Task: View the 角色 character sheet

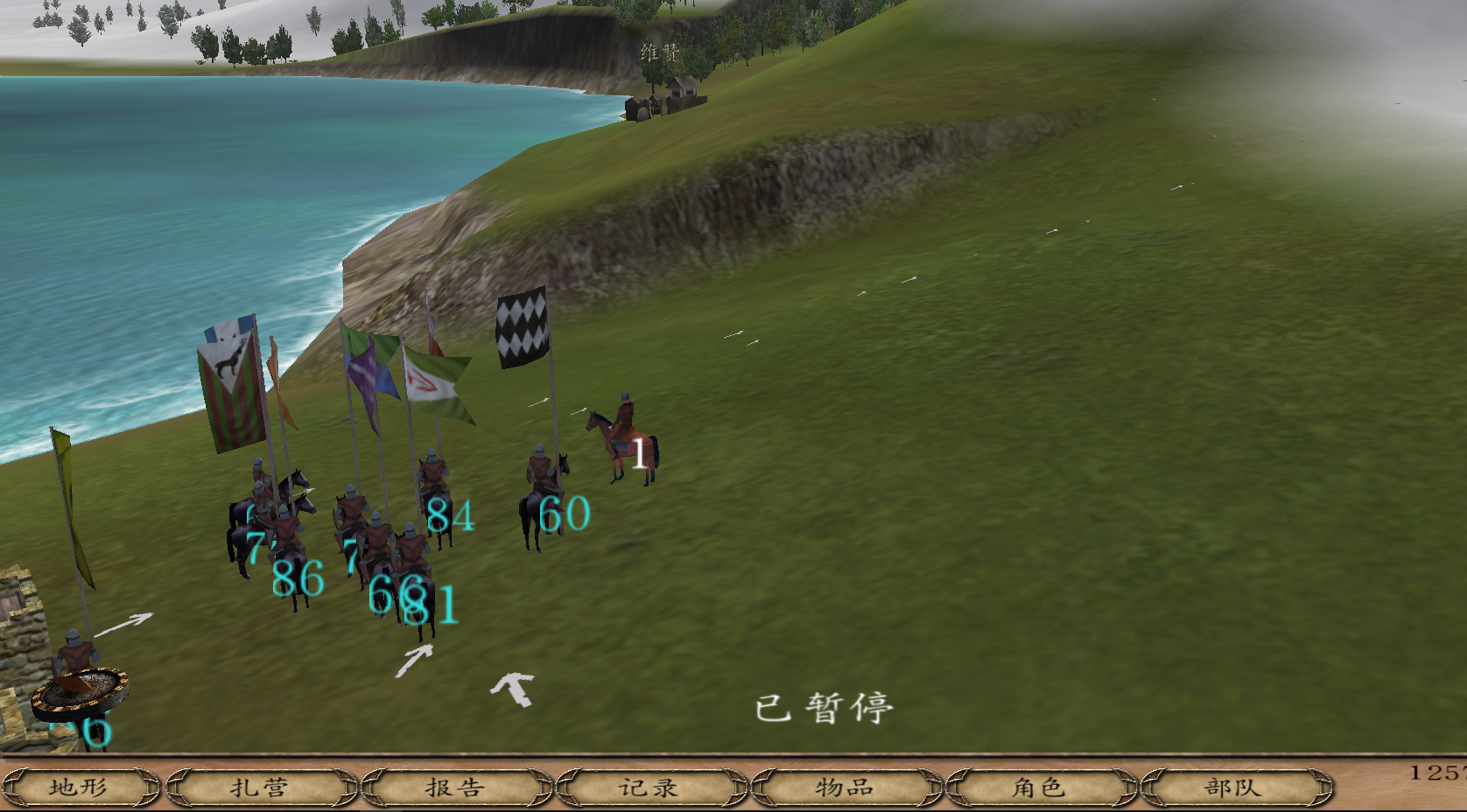Action: (x=1040, y=787)
